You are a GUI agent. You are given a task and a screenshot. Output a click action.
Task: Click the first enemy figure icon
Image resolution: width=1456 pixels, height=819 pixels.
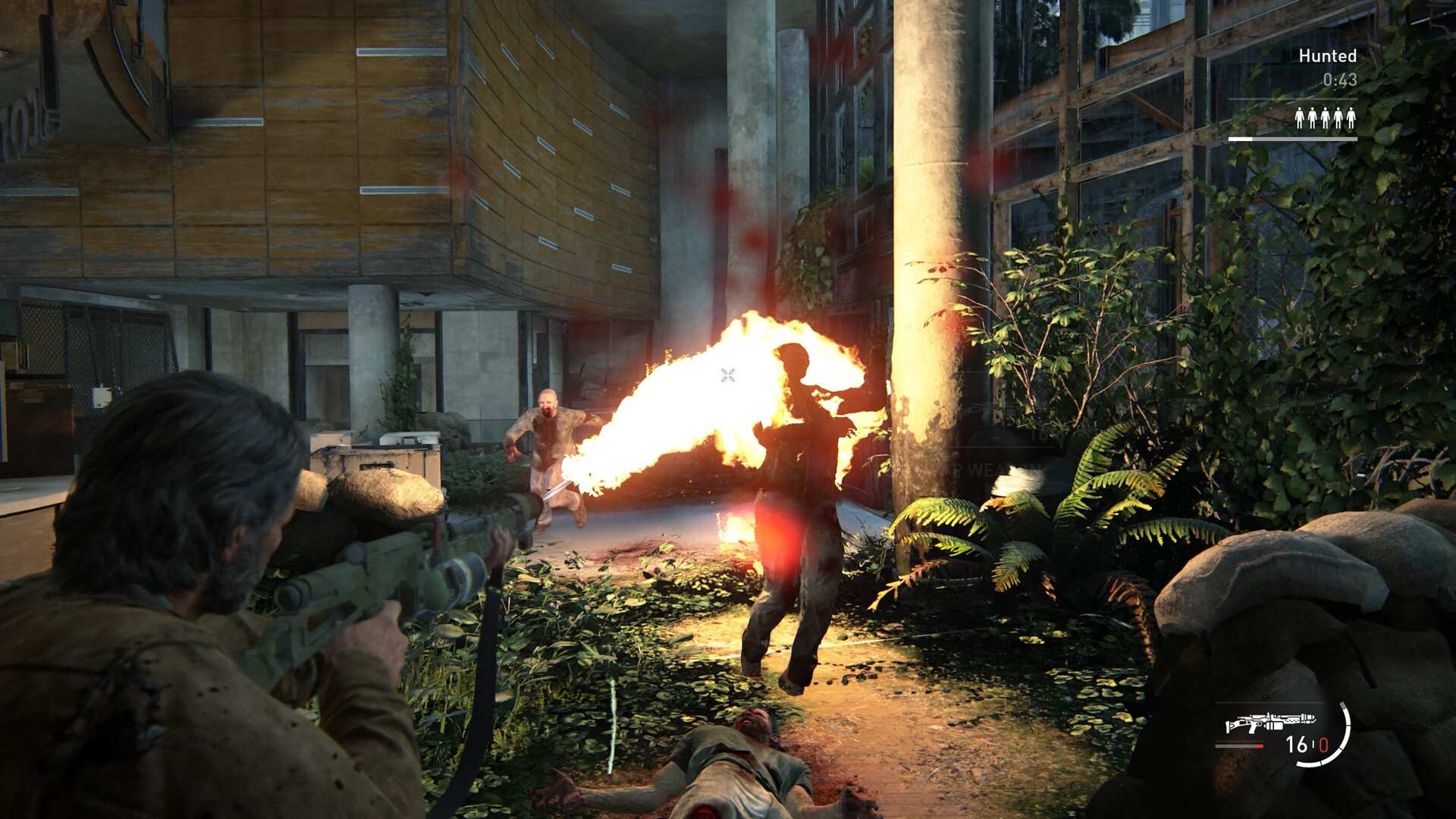click(1300, 119)
